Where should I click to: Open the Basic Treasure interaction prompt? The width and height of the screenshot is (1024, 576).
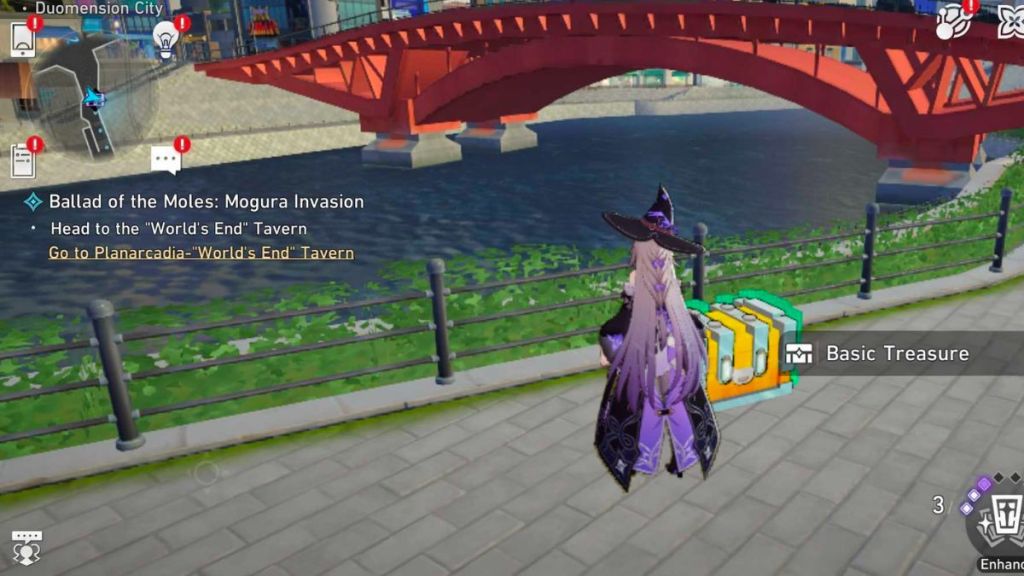pos(895,354)
